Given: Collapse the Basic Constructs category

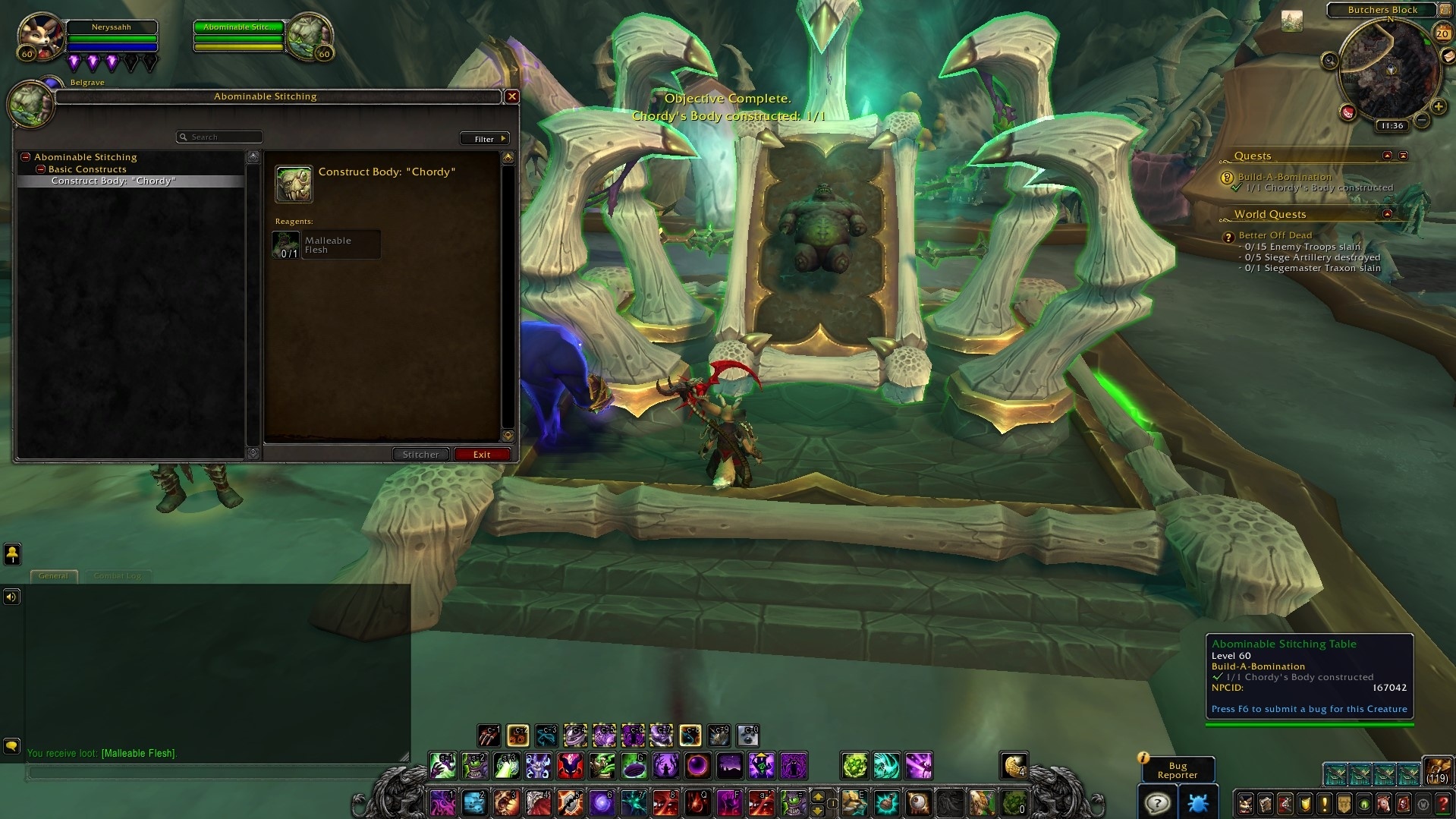Looking at the screenshot, I should pos(42,169).
